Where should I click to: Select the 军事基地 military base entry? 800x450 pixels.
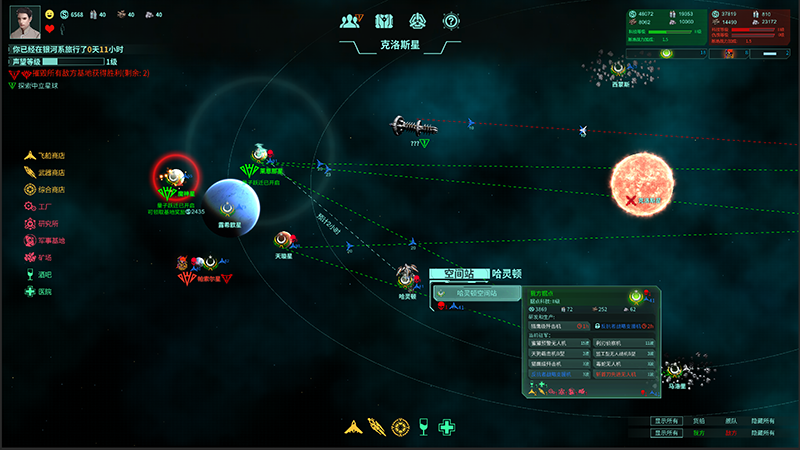50,241
